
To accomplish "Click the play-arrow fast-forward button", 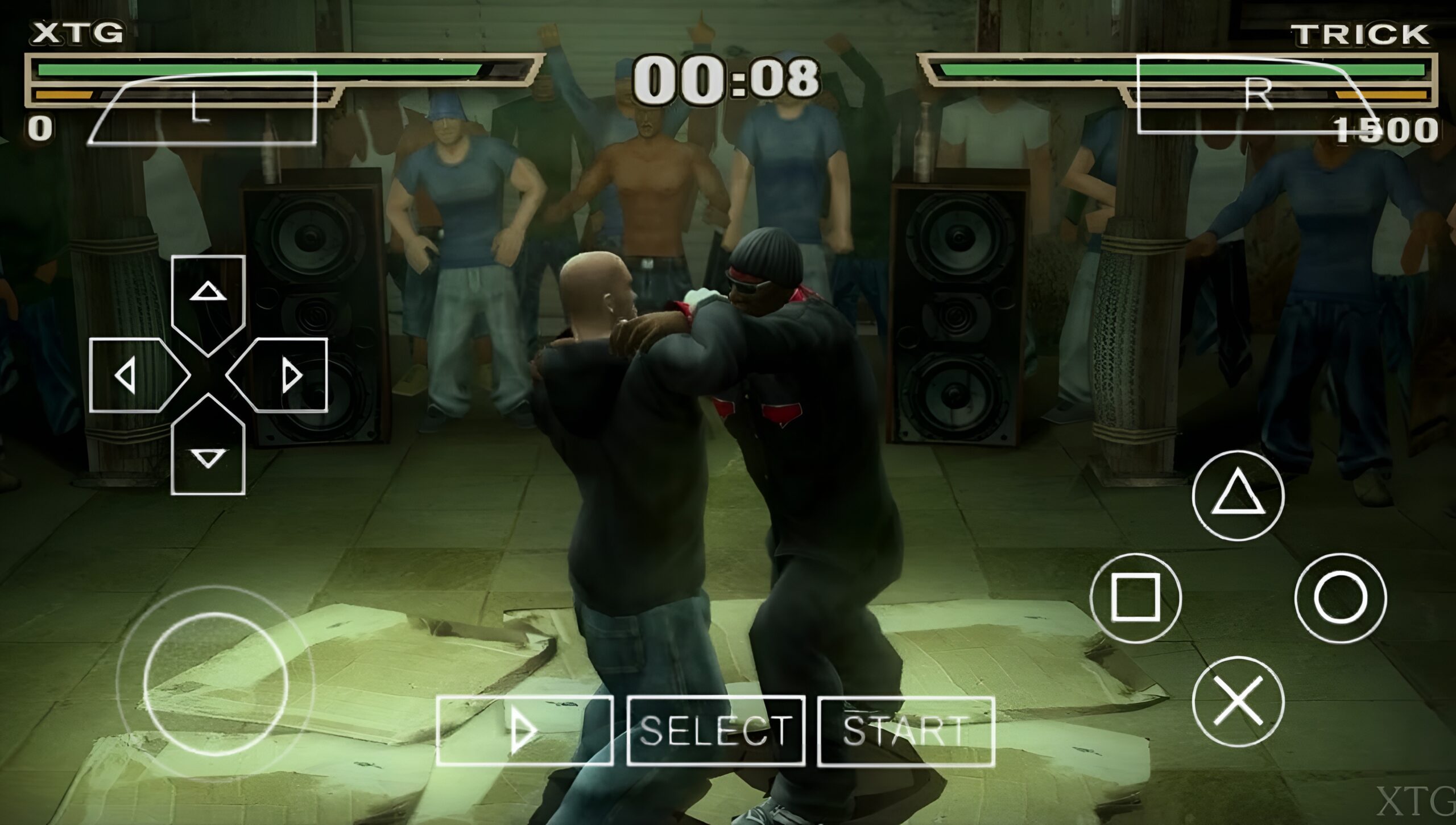I will 524,731.
